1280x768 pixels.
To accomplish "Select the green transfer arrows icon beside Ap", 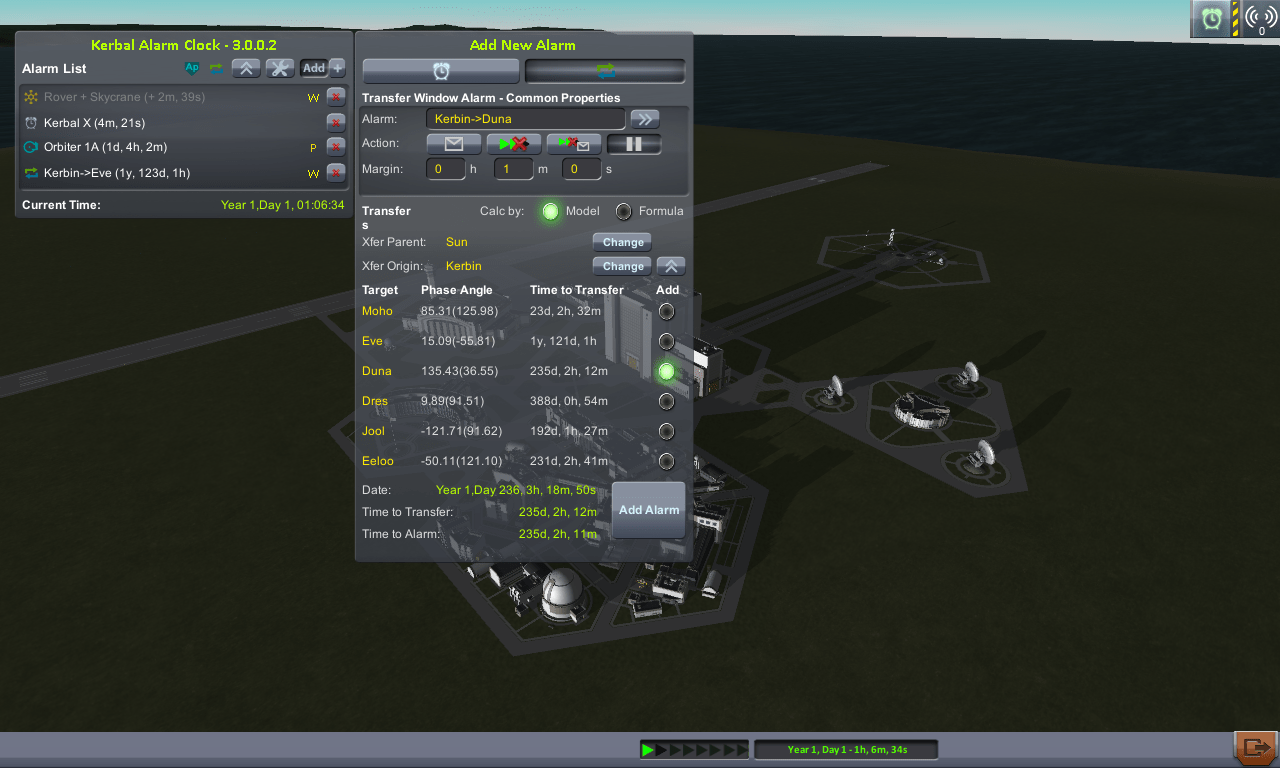I will 216,68.
